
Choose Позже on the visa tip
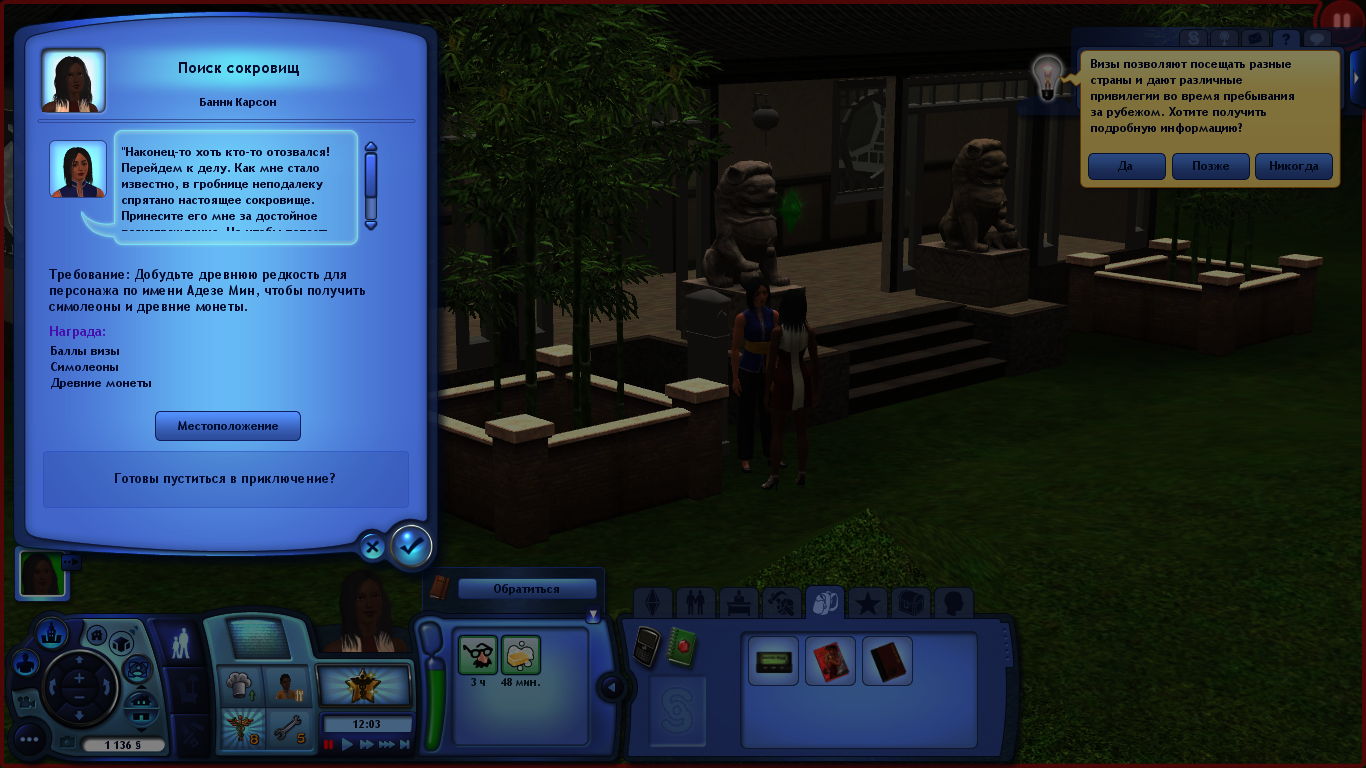coord(1210,166)
